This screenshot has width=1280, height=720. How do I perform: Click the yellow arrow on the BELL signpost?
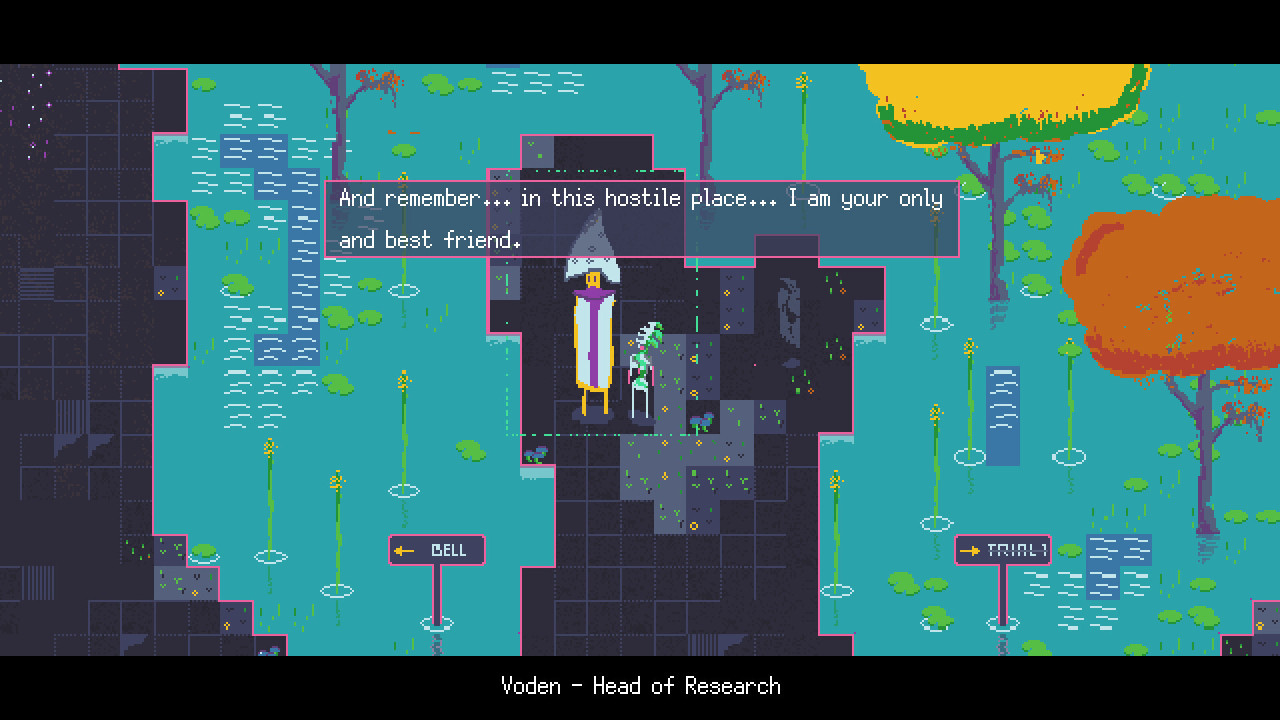coord(404,550)
